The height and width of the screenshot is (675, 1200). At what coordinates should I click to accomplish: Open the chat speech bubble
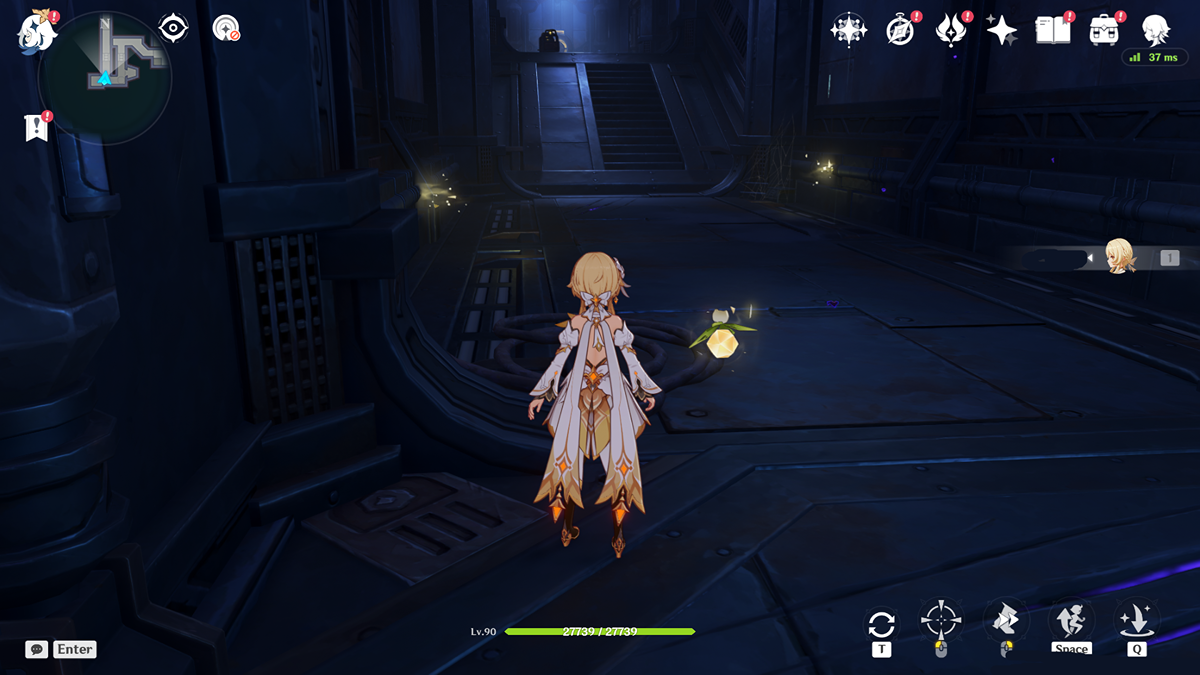click(x=37, y=649)
